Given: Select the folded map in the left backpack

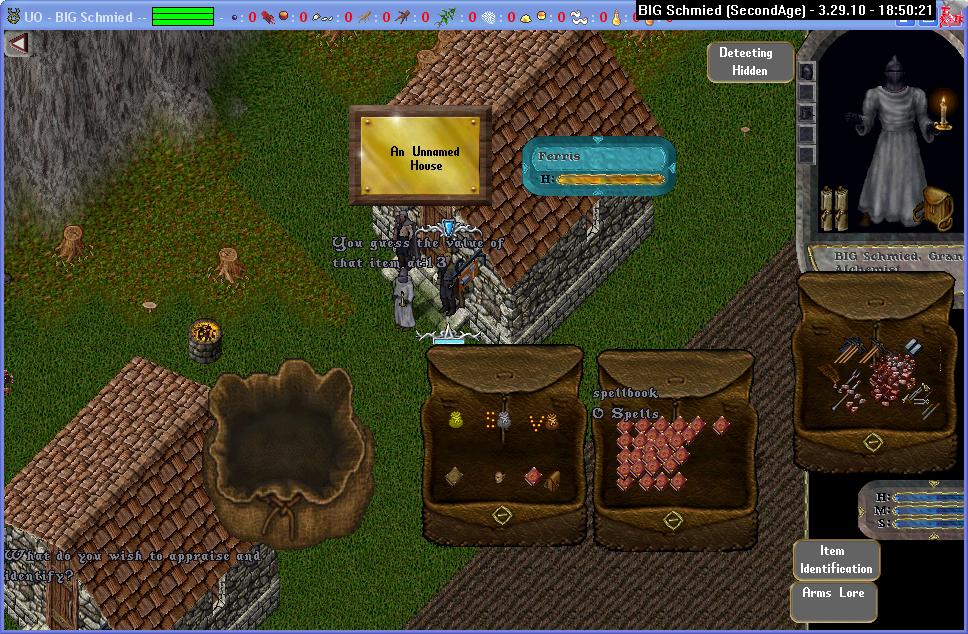Looking at the screenshot, I should [x=454, y=477].
